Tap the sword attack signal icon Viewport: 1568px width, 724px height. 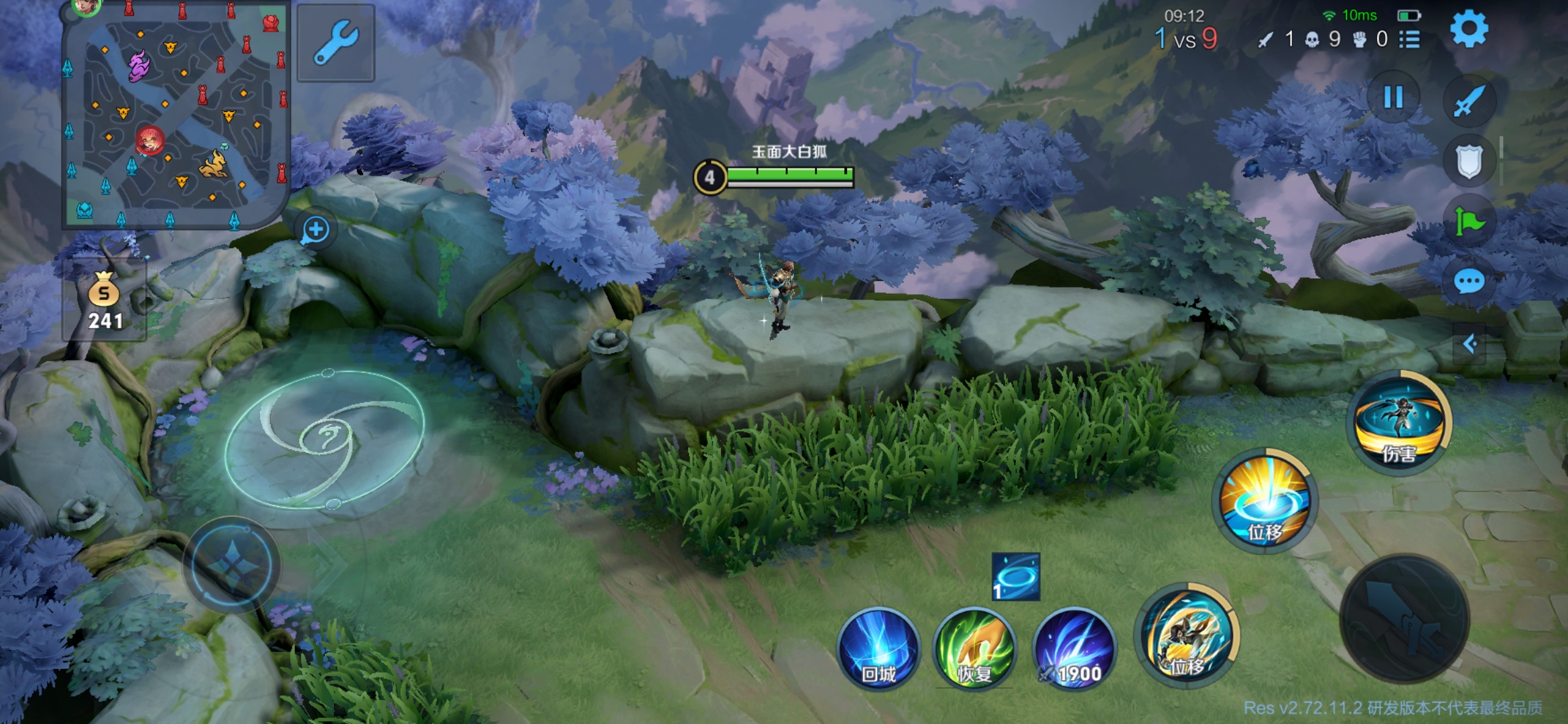pyautogui.click(x=1469, y=102)
